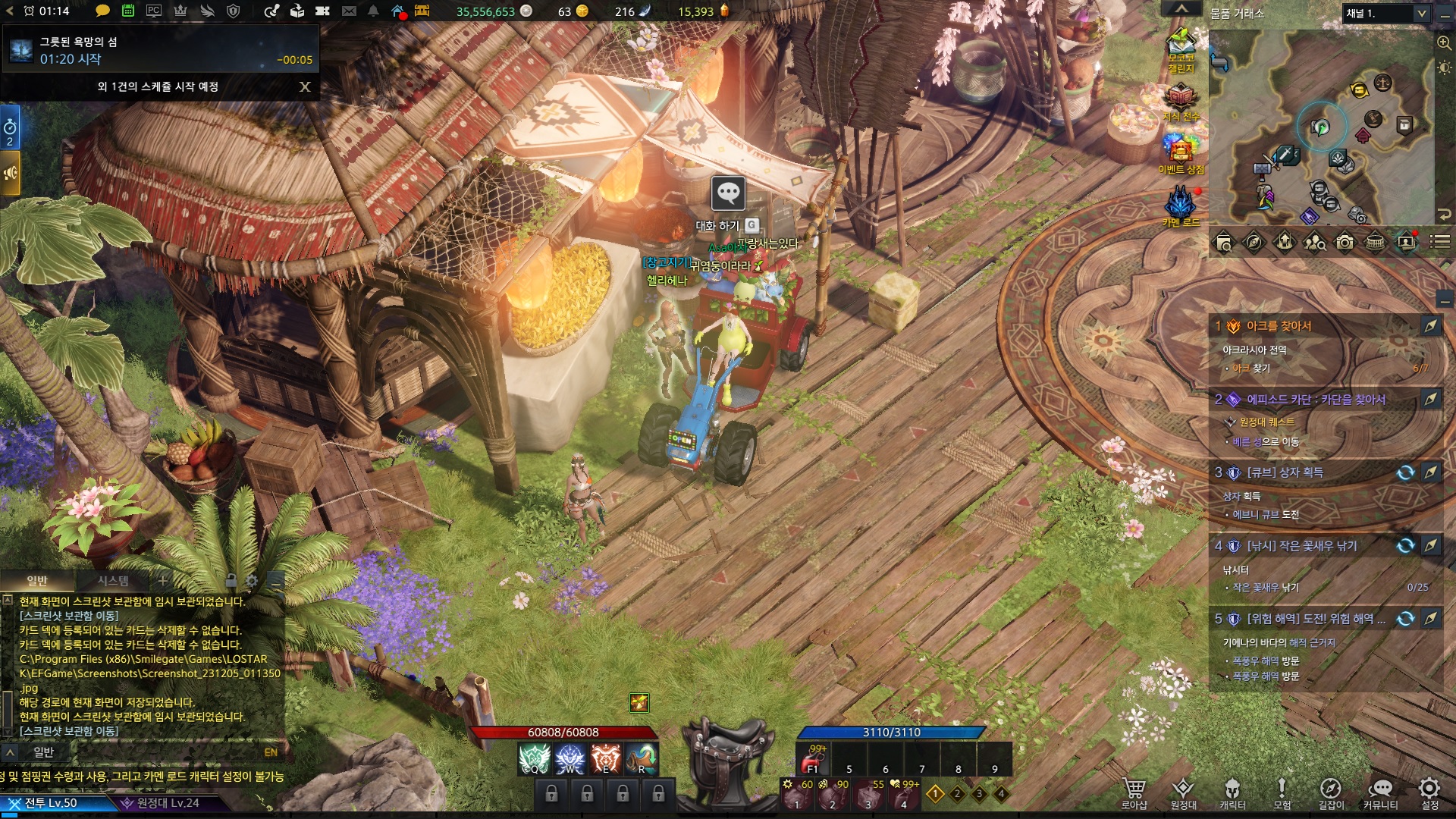1456x819 pixels.
Task: Use the F1 potion quick slot
Action: (x=814, y=758)
